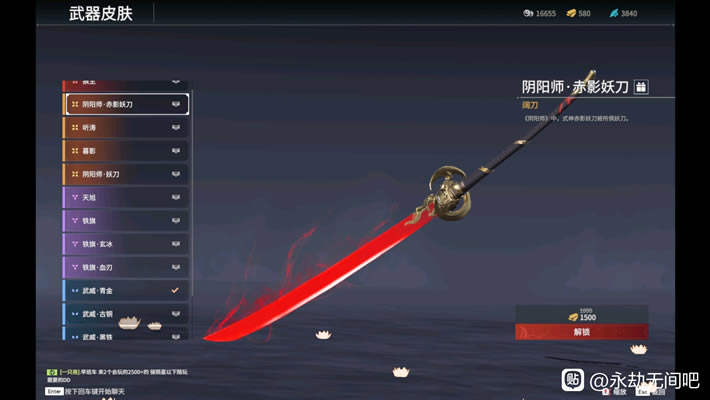
Task: Select the 暮影 skin entry
Action: (126, 151)
